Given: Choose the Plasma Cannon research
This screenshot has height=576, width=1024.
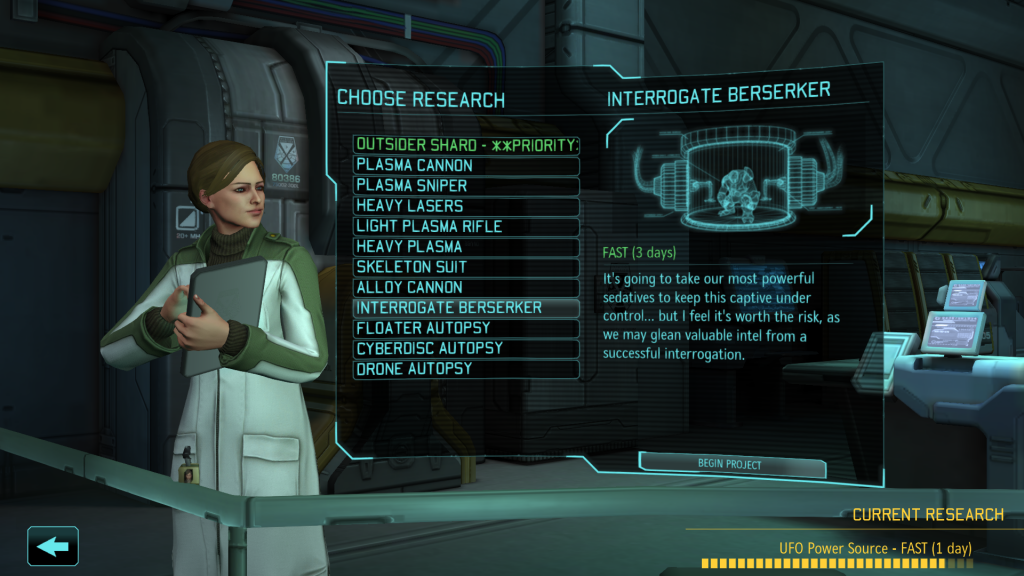Looking at the screenshot, I should pyautogui.click(x=466, y=165).
